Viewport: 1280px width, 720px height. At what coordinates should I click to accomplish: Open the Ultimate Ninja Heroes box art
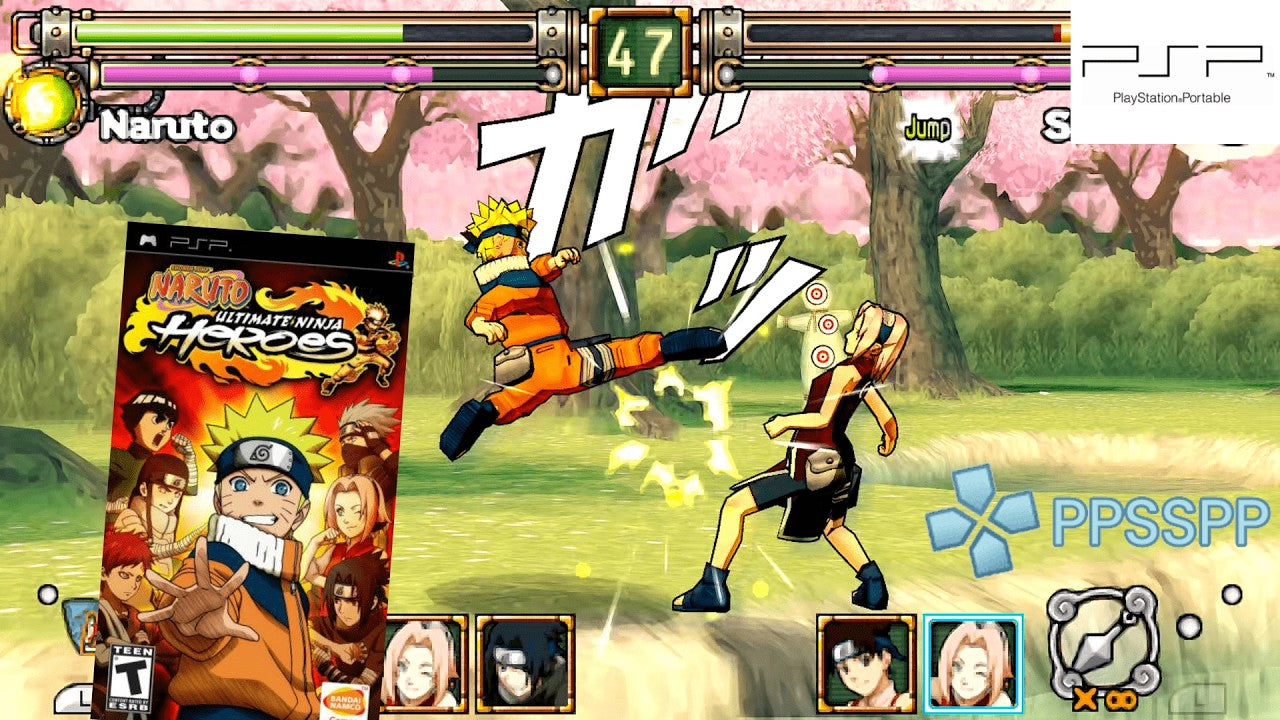[253, 470]
